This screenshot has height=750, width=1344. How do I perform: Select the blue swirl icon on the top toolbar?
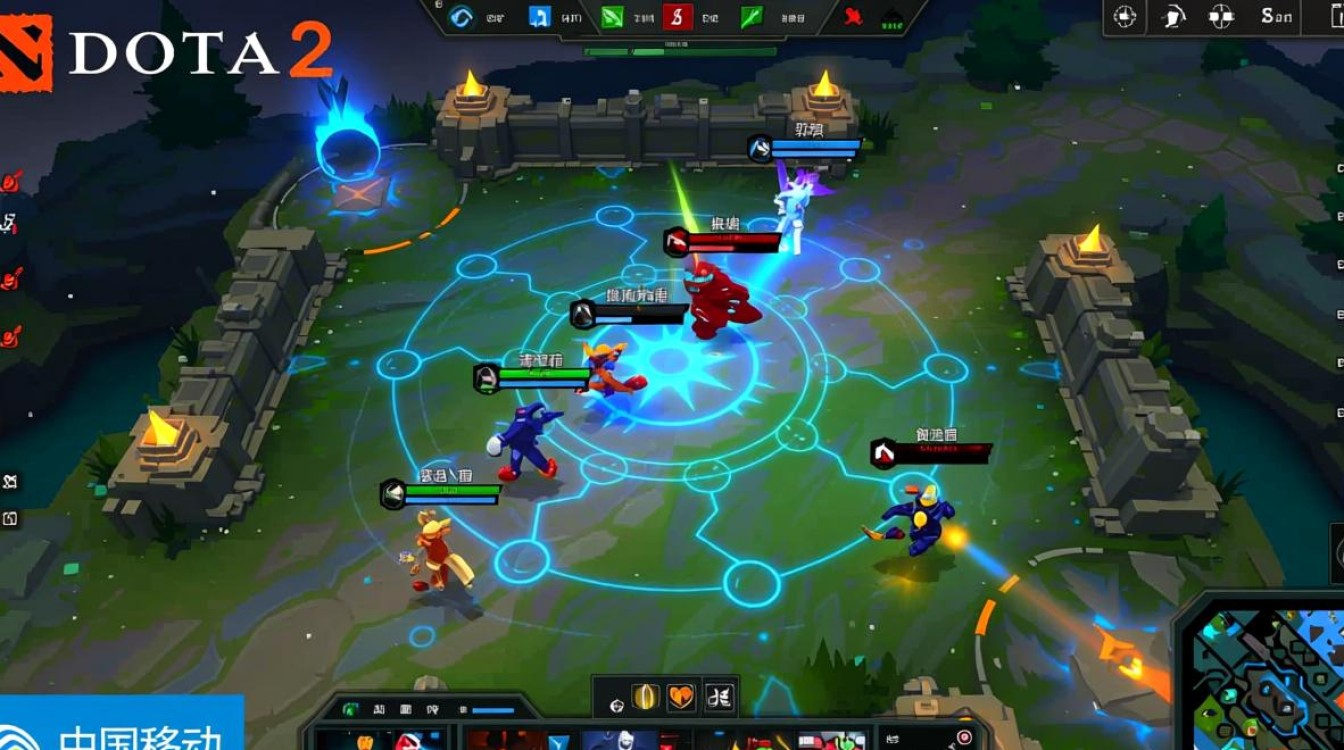click(x=462, y=15)
